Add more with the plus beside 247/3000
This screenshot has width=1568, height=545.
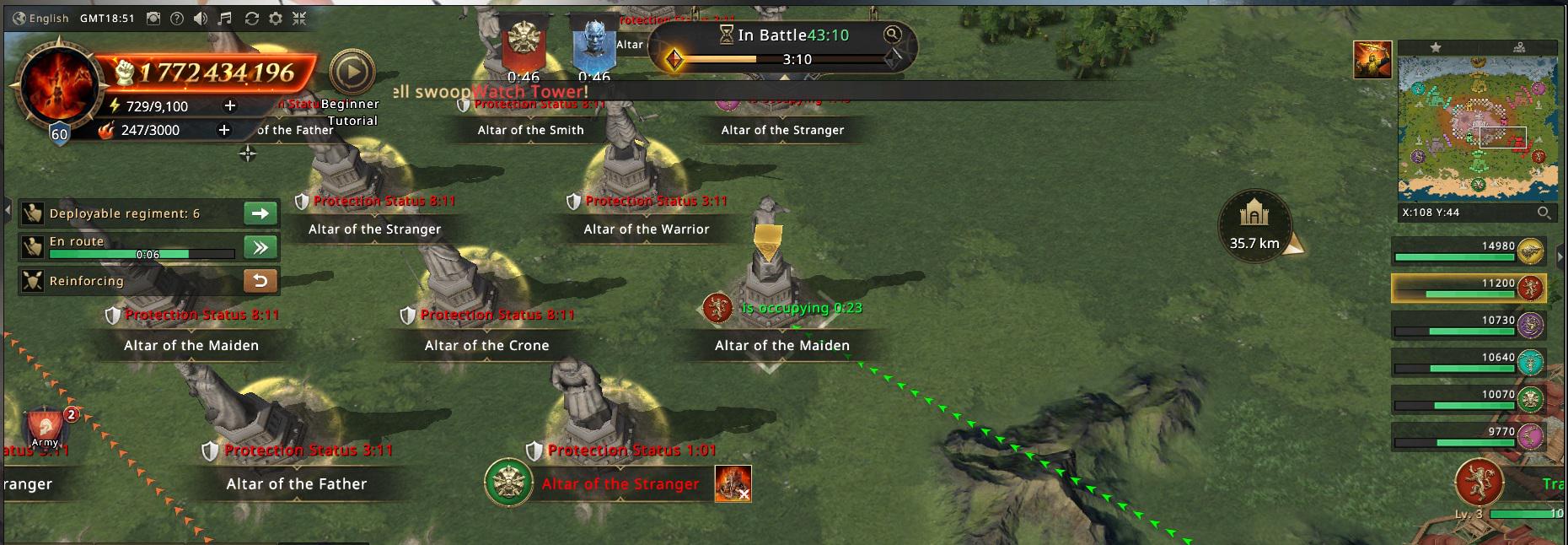223,130
